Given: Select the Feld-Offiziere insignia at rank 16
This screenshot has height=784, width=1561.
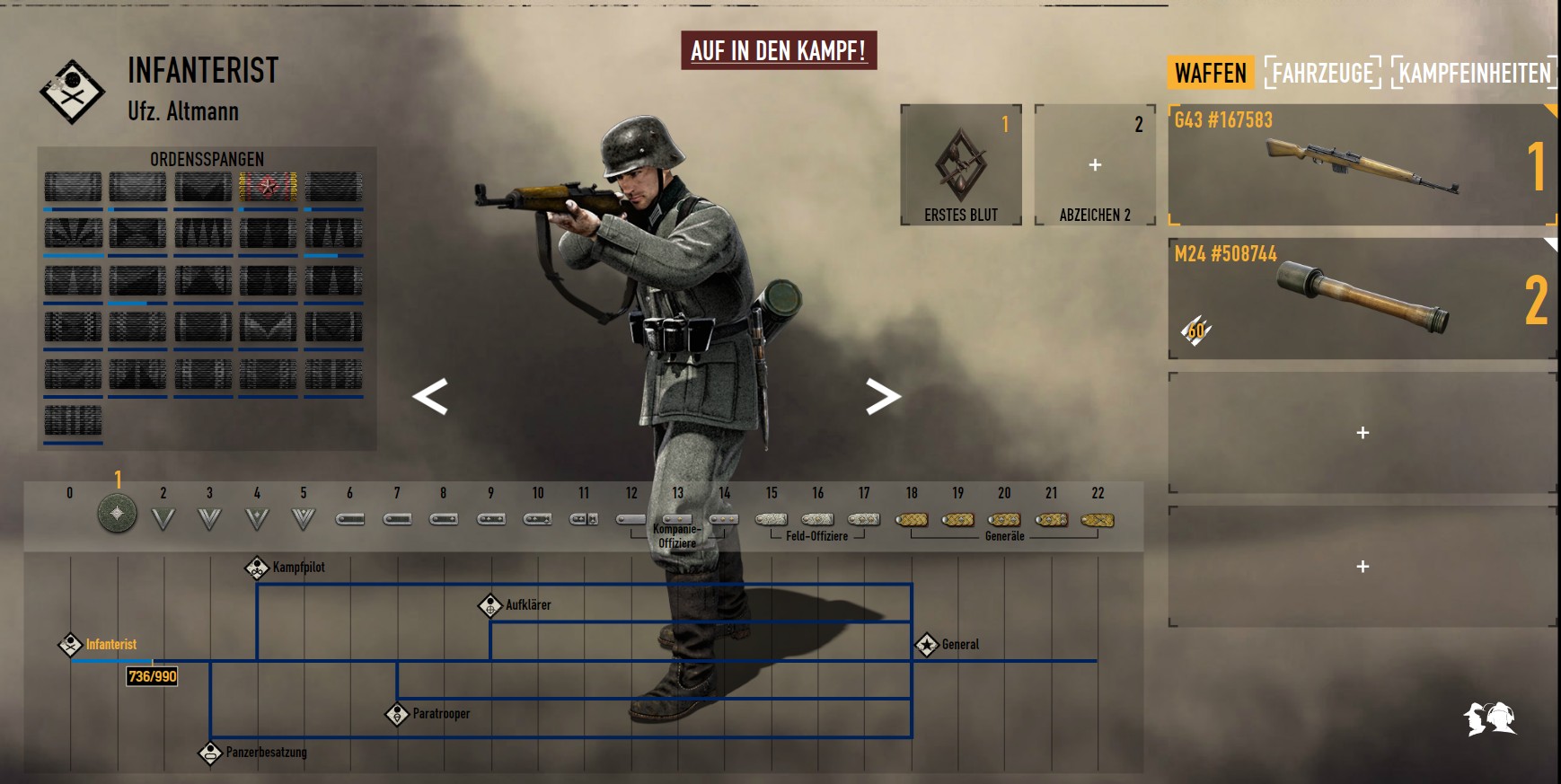Looking at the screenshot, I should tap(817, 519).
